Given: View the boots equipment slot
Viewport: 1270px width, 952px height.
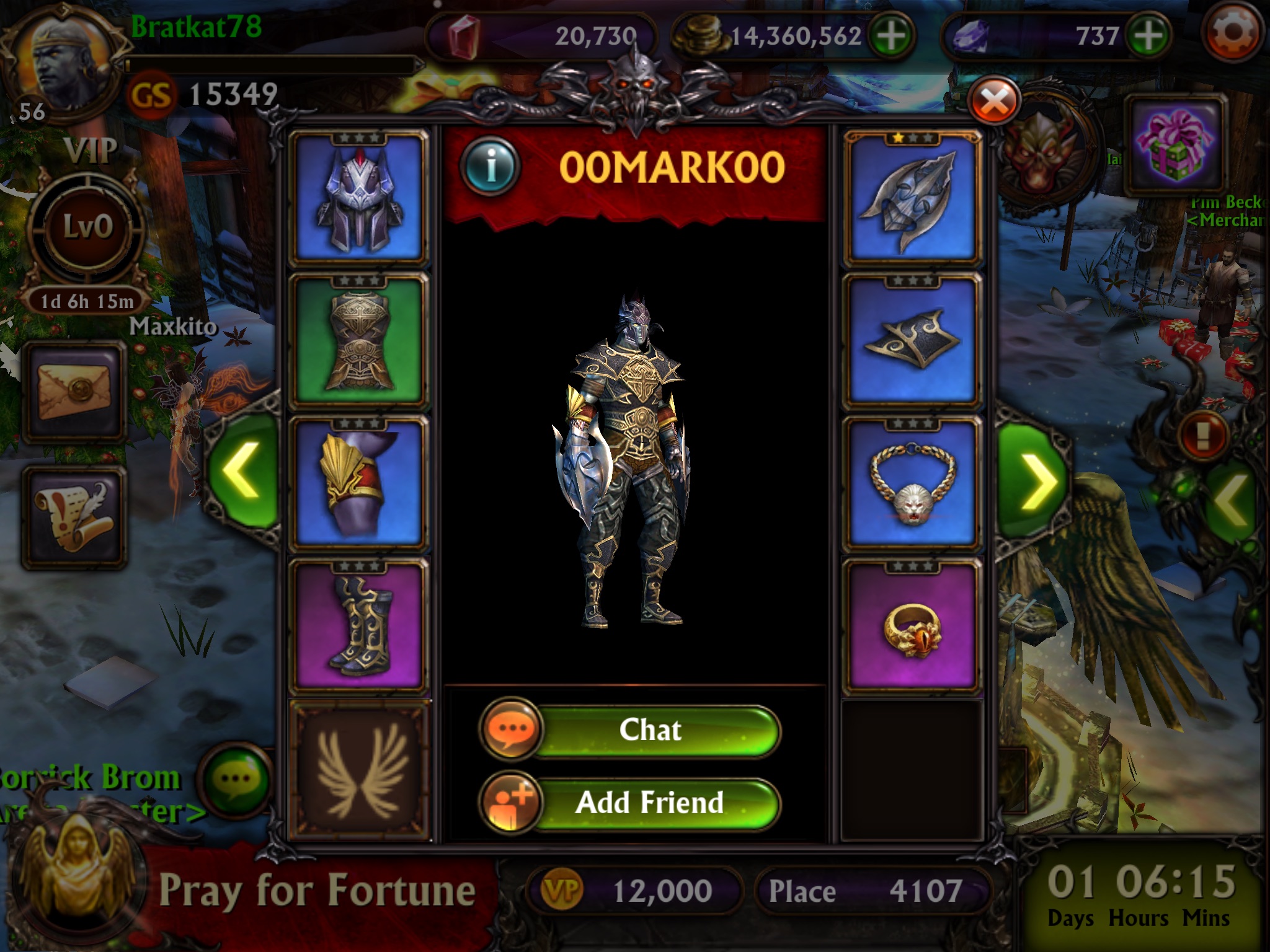Looking at the screenshot, I should (359, 625).
